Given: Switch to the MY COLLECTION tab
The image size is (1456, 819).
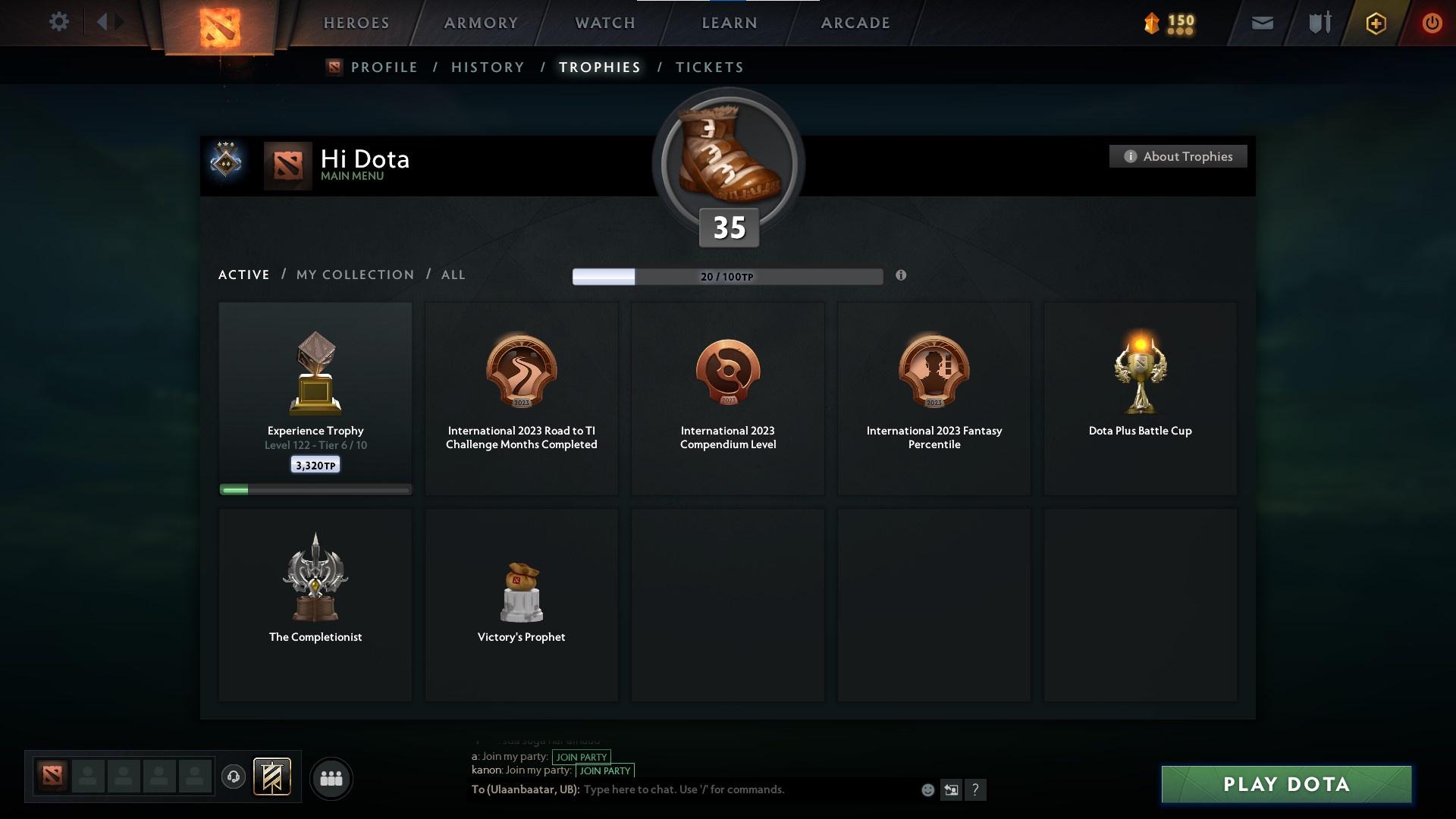Looking at the screenshot, I should [x=354, y=275].
